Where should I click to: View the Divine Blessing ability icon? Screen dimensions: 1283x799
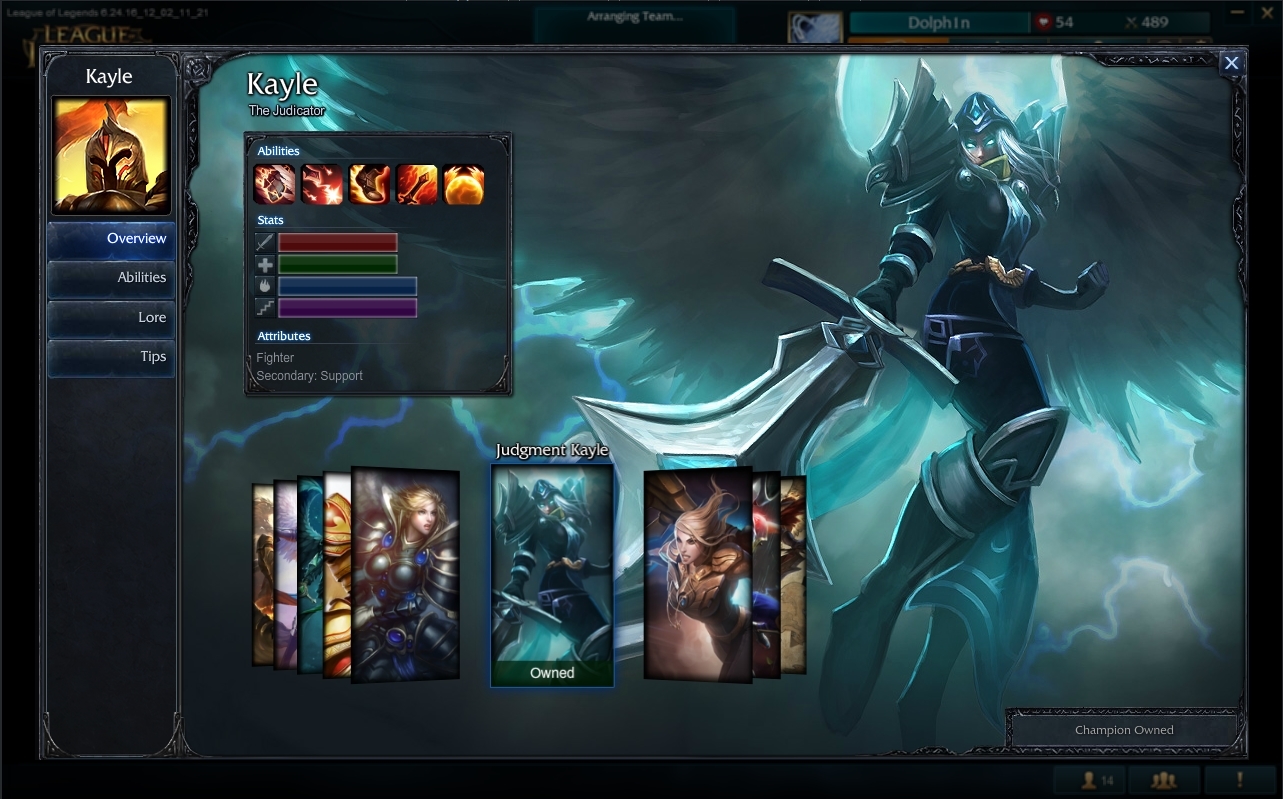pos(368,185)
